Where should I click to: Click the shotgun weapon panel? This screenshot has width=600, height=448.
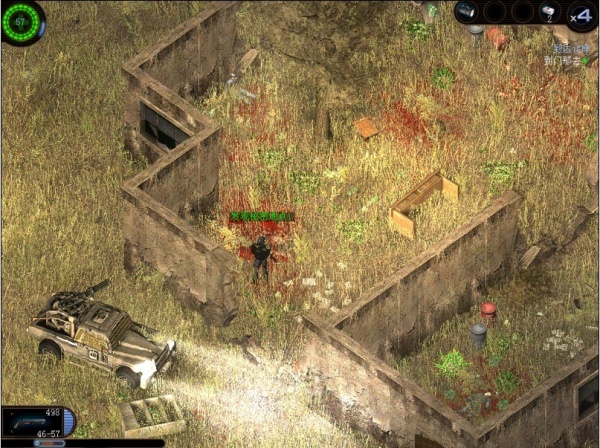point(33,420)
